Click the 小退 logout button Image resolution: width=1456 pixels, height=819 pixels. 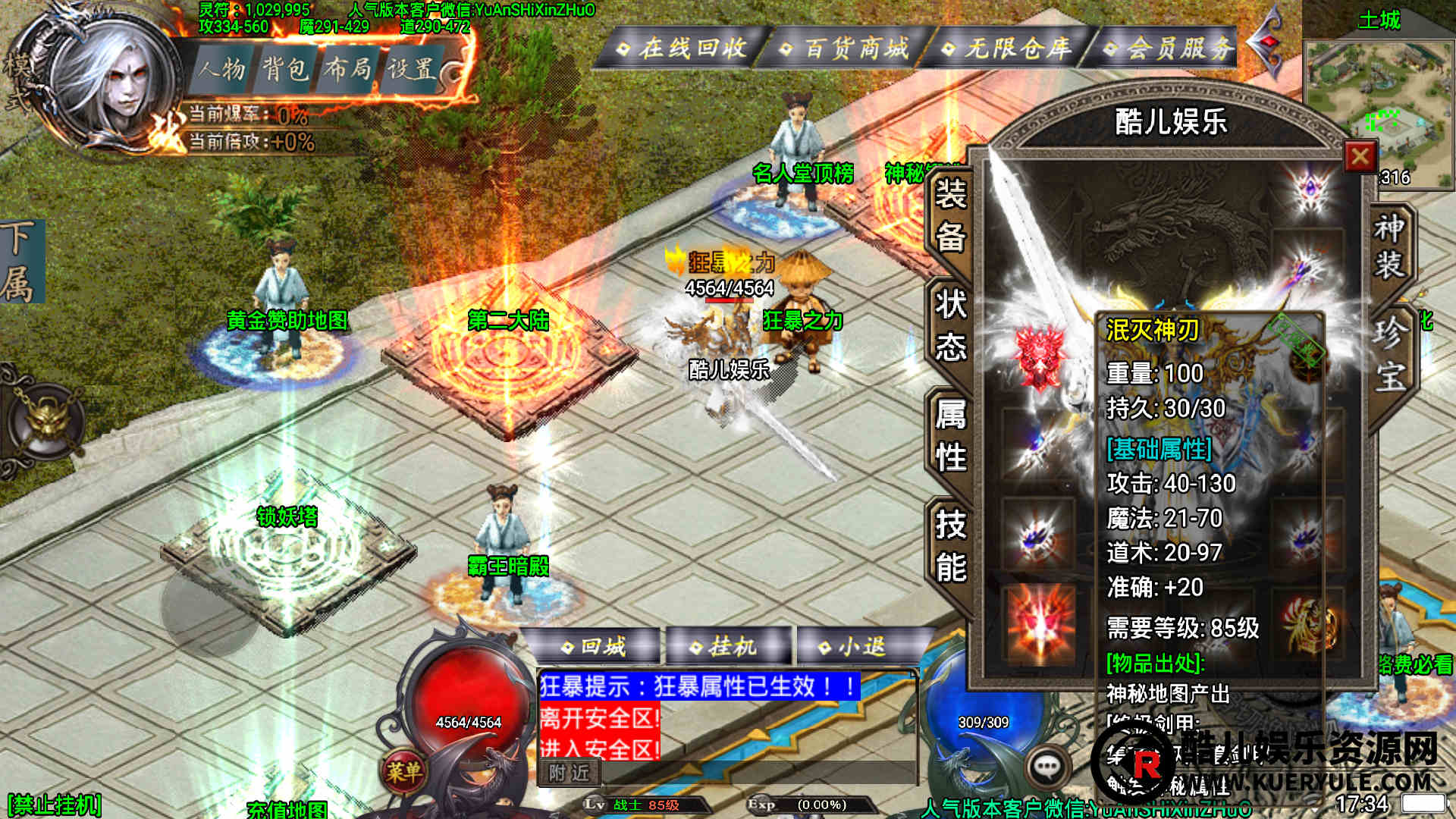click(x=855, y=647)
